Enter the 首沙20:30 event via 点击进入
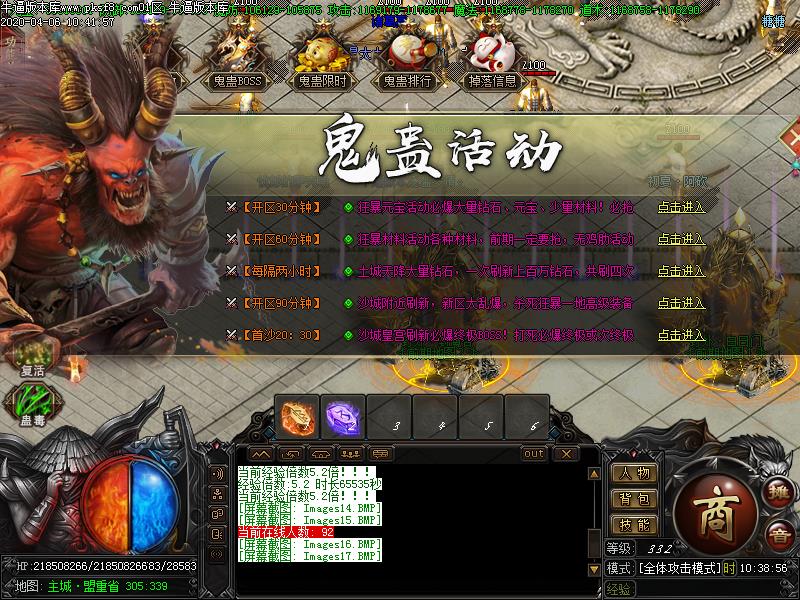Viewport: 800px width, 600px height. point(681,335)
